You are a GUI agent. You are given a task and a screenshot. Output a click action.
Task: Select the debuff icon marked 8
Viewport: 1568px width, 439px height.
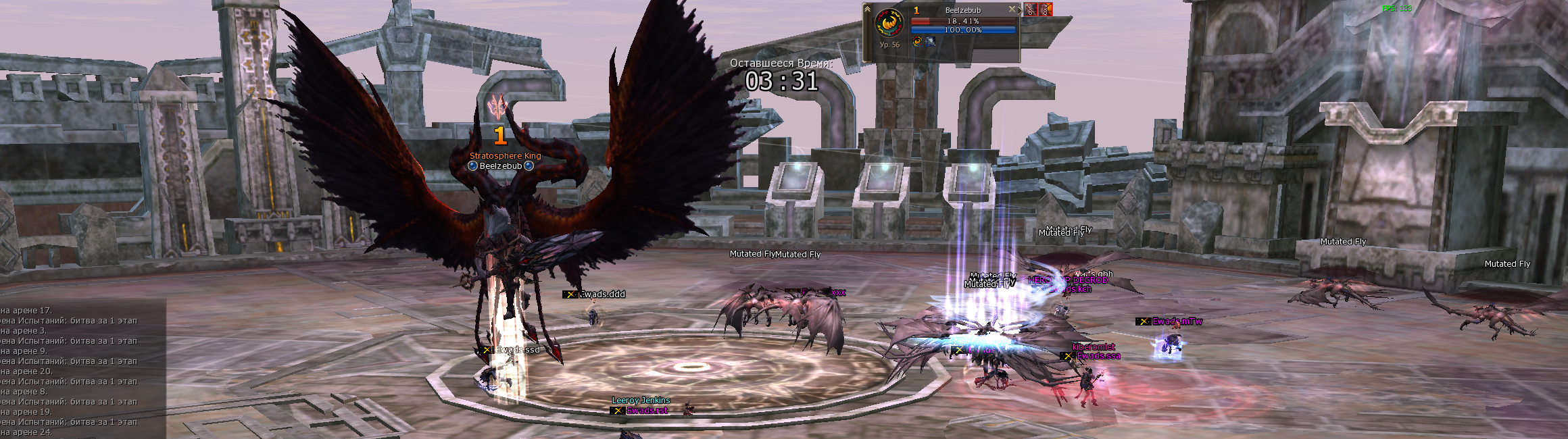(x=1046, y=9)
